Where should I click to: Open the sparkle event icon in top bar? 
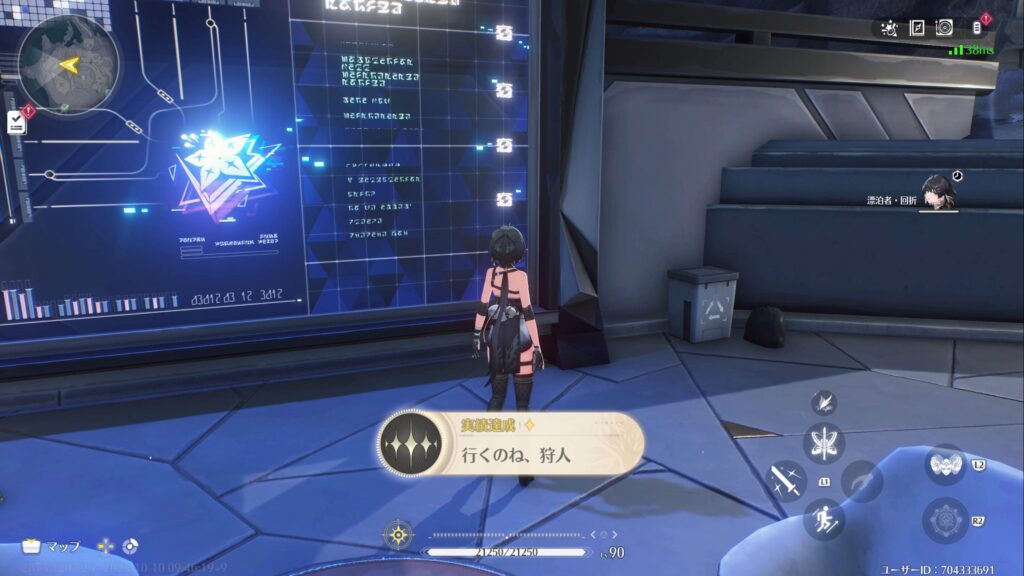tap(888, 28)
